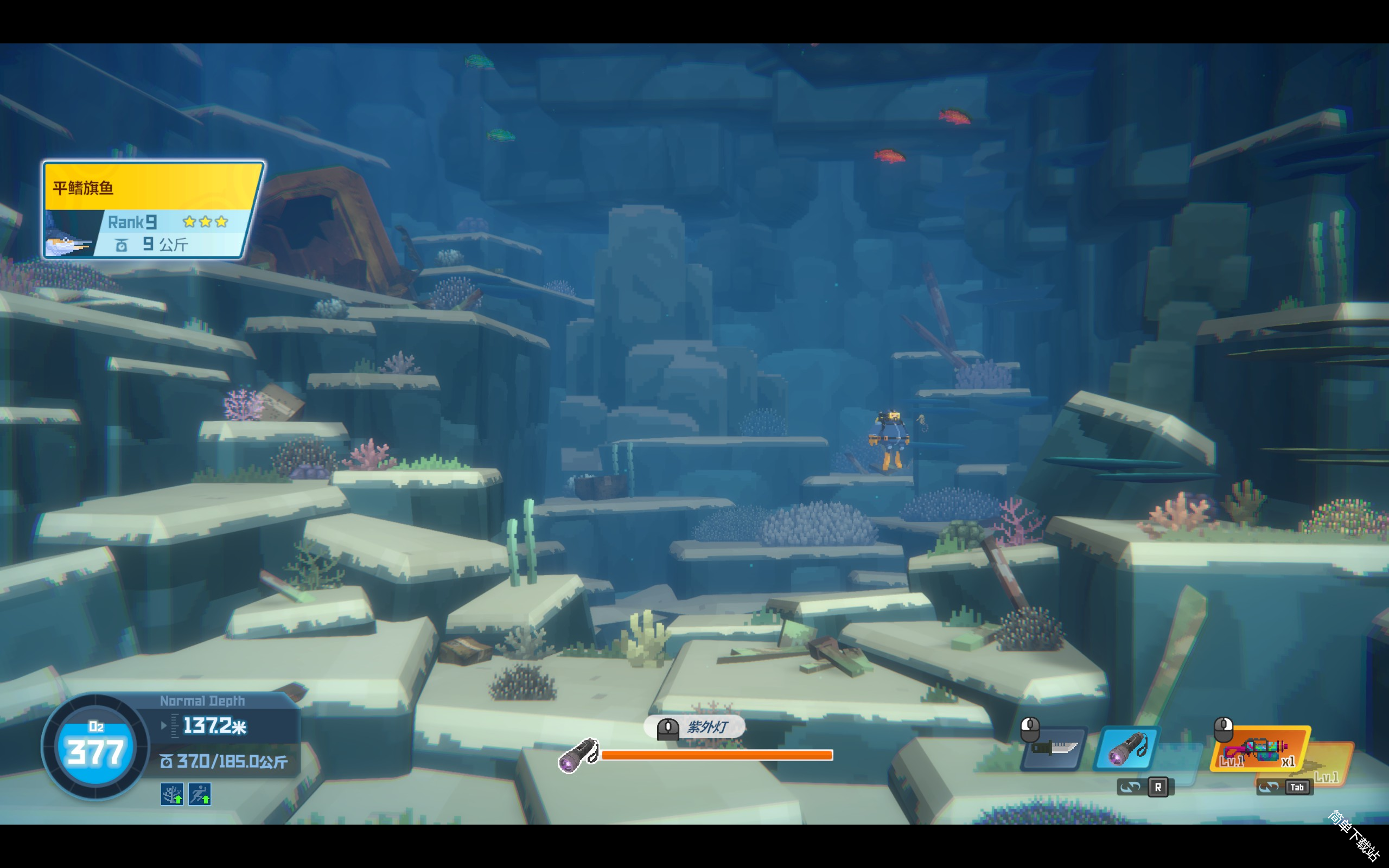Switch to the faded Lv.1 secondary weapon slot
Viewport: 1389px width, 868px height.
[1330, 762]
